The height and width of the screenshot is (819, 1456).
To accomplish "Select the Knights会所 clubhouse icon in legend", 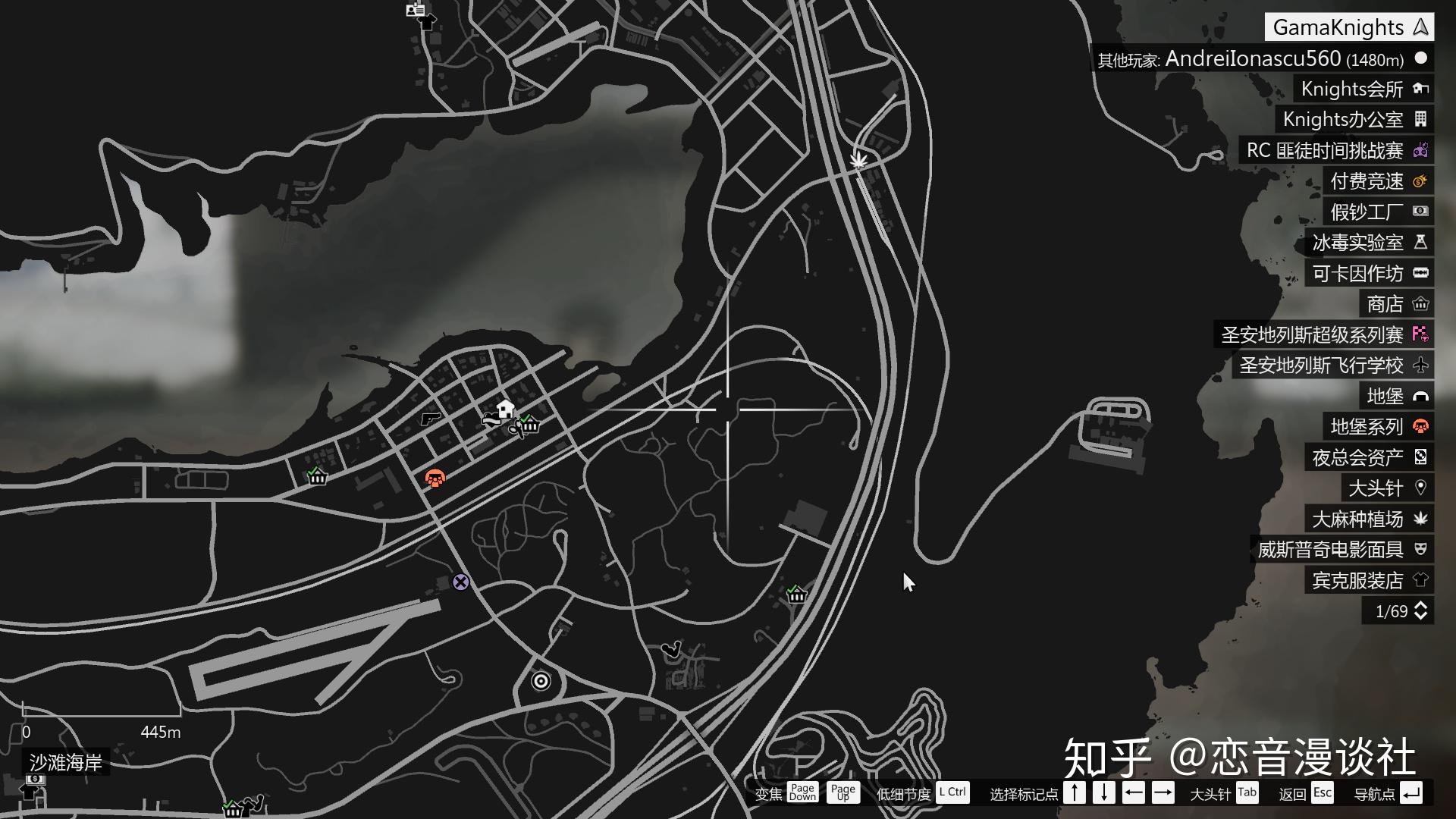I will pyautogui.click(x=1422, y=89).
